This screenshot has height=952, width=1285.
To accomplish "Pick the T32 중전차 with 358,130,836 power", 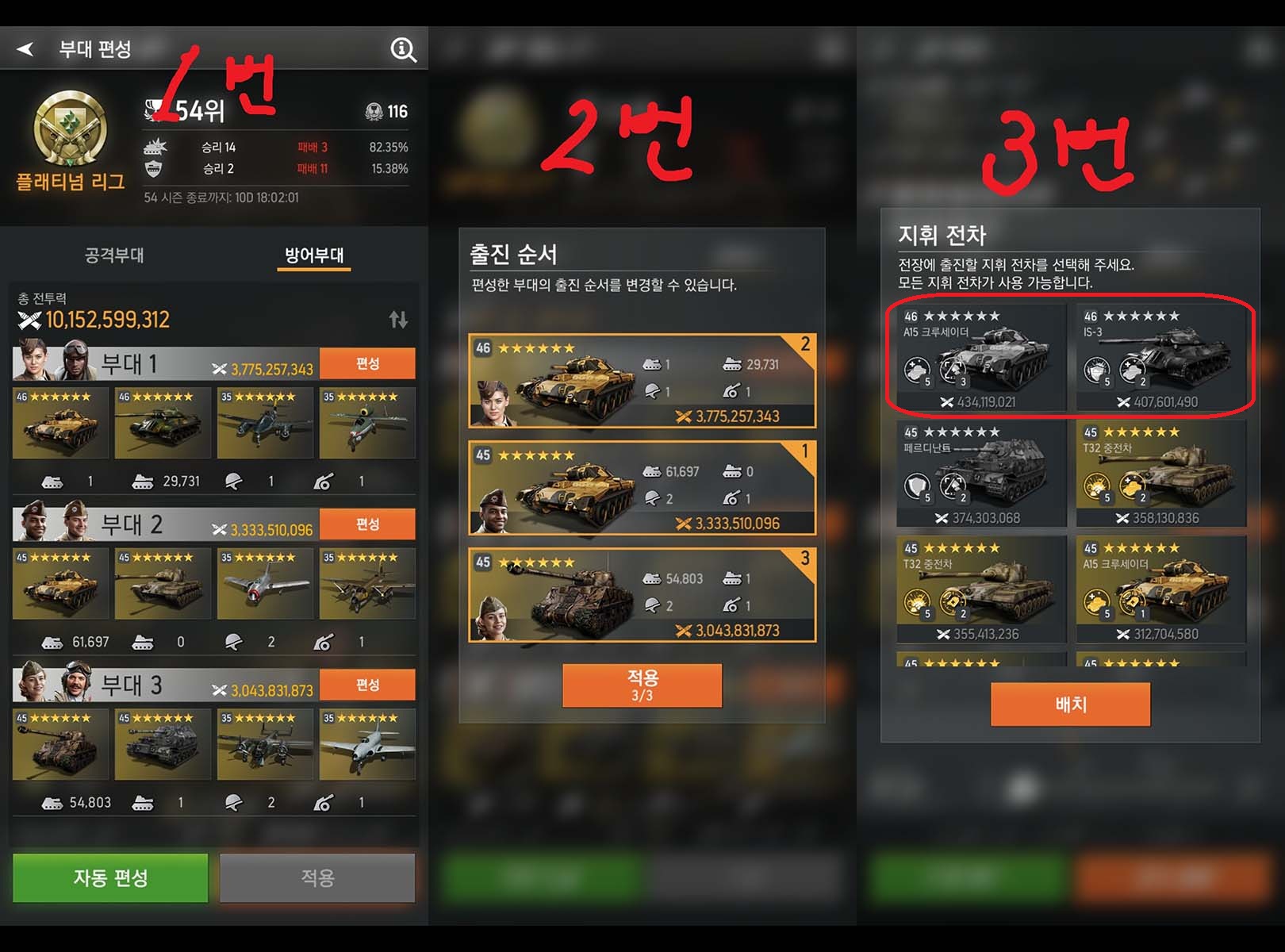I will point(1160,474).
